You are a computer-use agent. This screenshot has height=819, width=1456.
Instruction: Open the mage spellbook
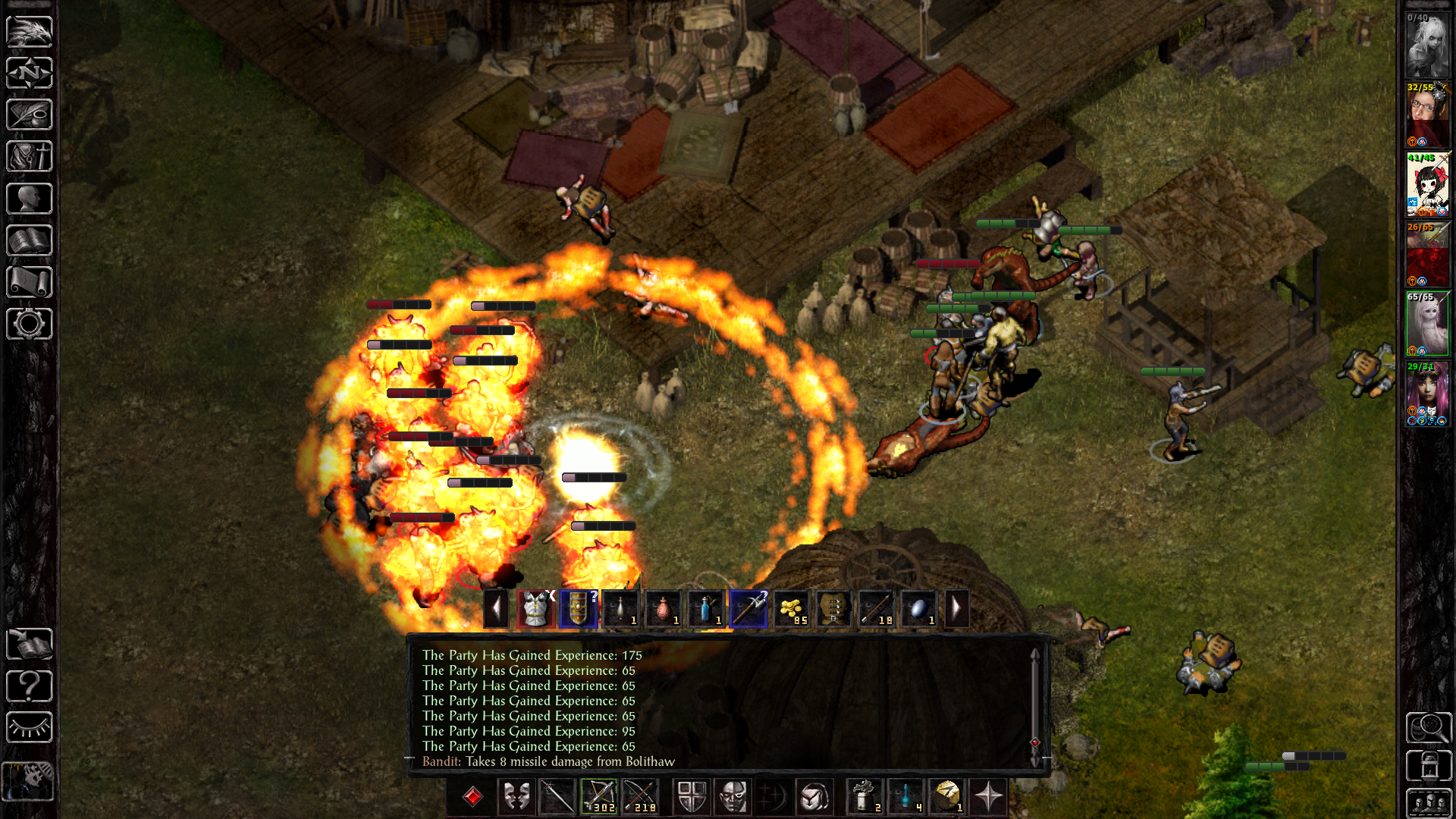point(30,240)
